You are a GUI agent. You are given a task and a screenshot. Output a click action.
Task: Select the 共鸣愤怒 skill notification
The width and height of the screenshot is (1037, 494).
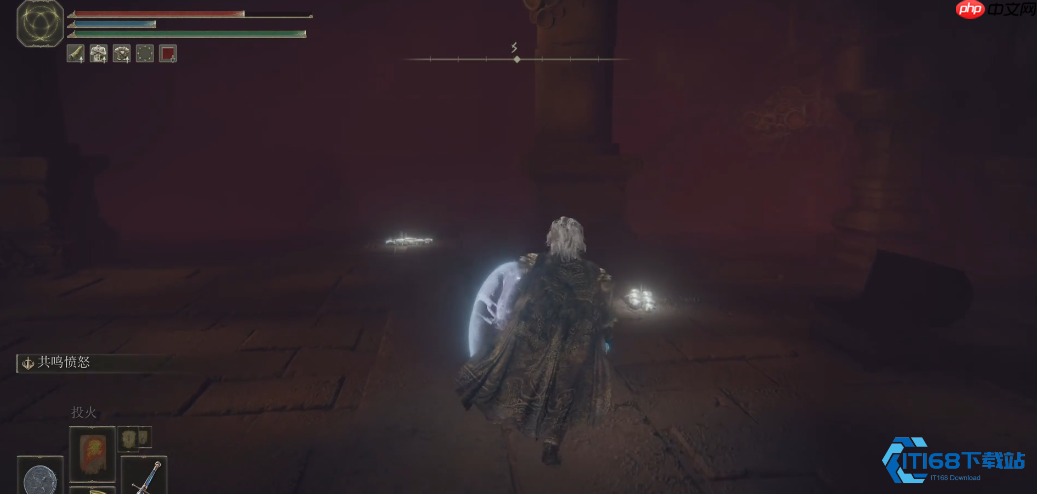tap(58, 363)
